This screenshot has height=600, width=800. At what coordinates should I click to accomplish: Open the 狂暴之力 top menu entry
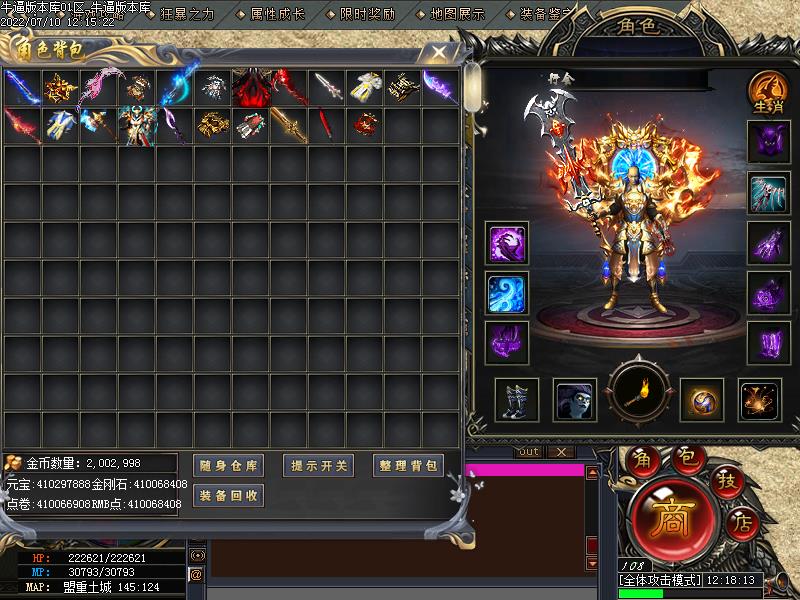pos(187,14)
